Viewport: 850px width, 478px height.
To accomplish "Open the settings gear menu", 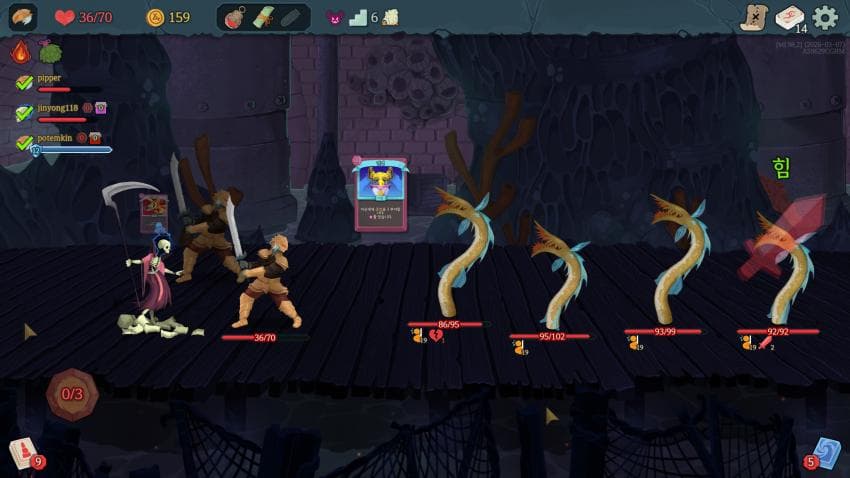I will click(x=825, y=17).
